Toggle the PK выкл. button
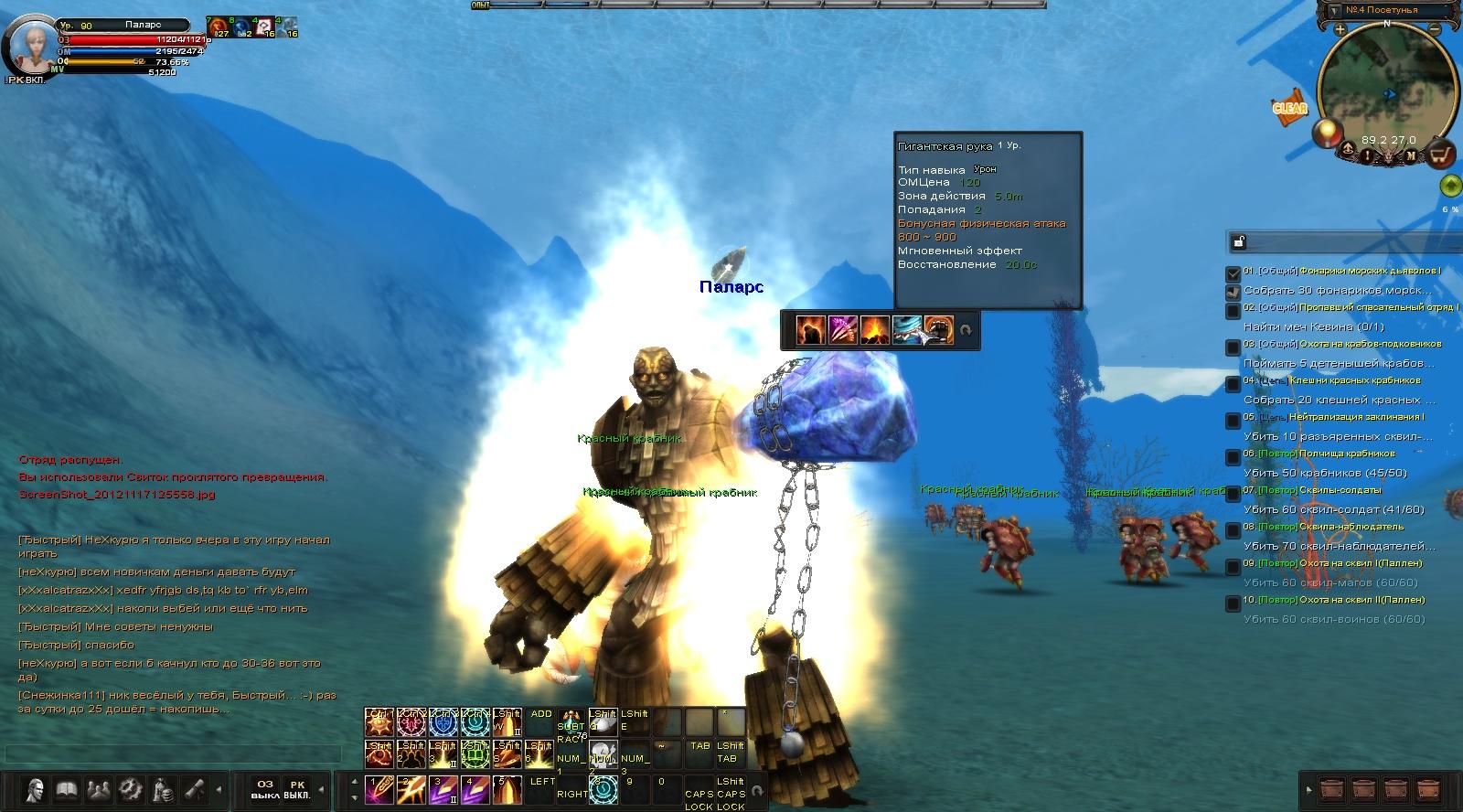 click(296, 789)
